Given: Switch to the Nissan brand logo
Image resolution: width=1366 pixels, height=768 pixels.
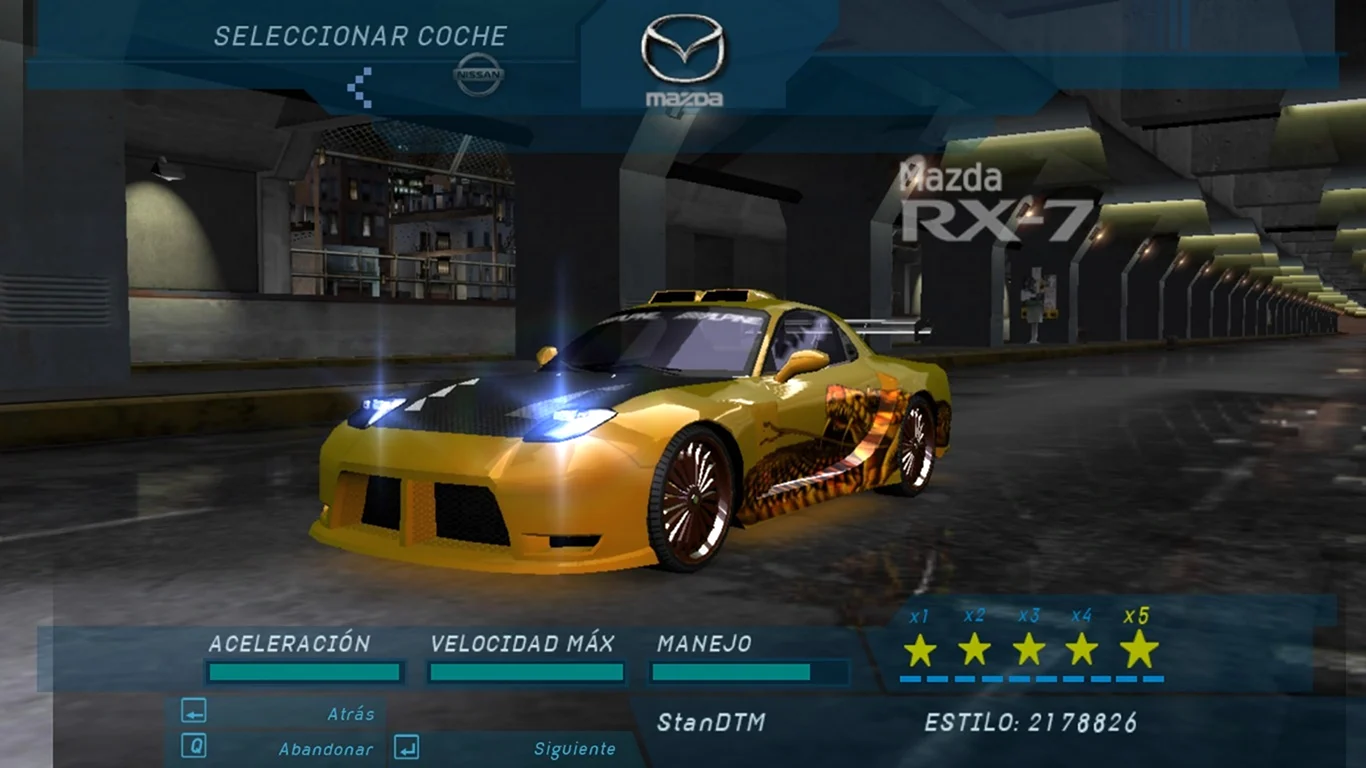Looking at the screenshot, I should pos(479,75).
